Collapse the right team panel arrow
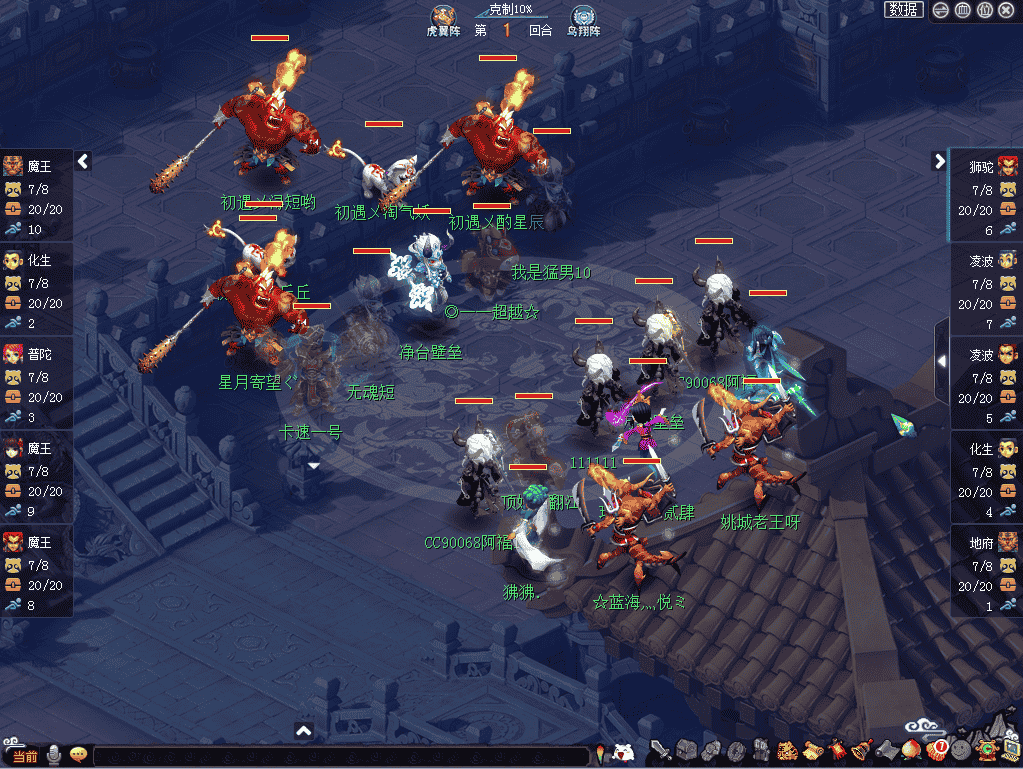The height and width of the screenshot is (769, 1023). [x=939, y=161]
